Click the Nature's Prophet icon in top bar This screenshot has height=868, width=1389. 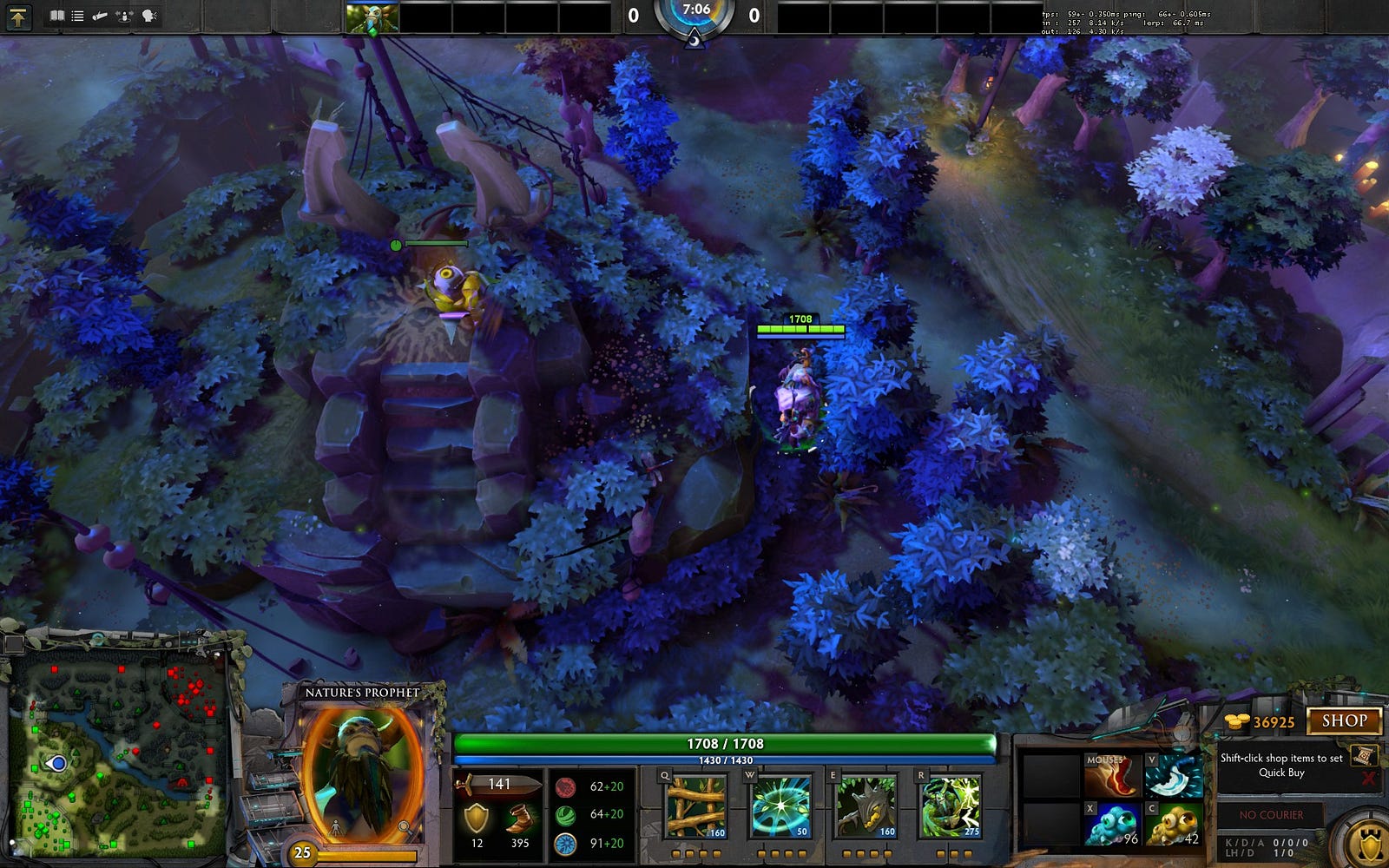click(372, 17)
